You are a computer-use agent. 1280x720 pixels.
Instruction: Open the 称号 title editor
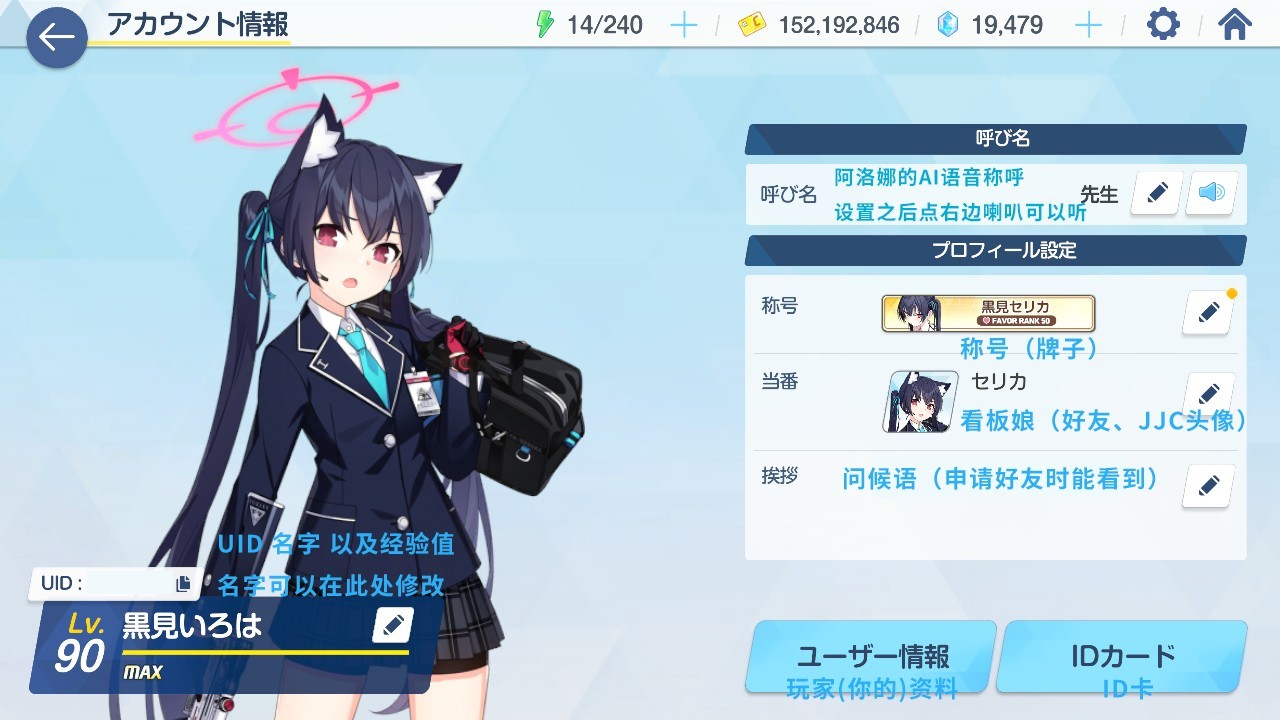pos(1207,312)
